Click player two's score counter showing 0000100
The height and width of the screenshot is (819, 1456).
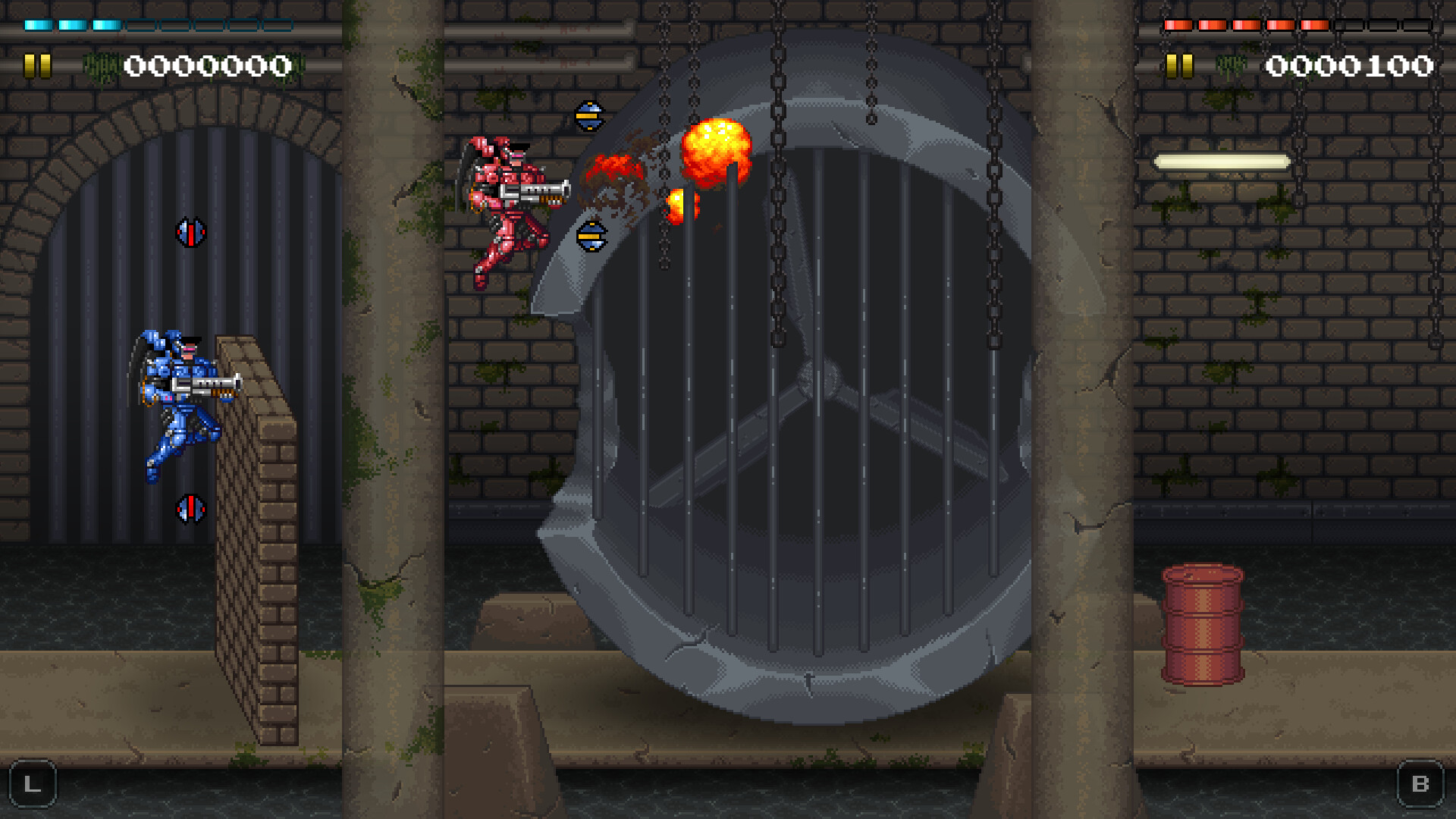tap(1350, 67)
